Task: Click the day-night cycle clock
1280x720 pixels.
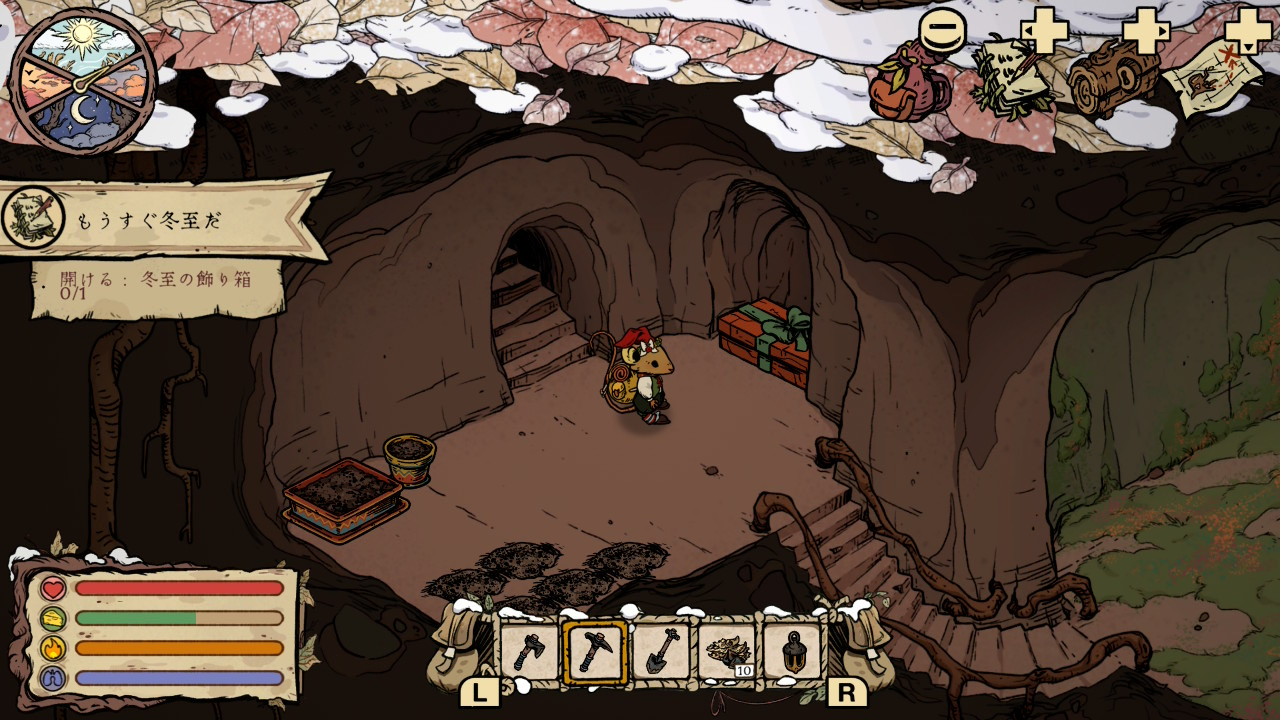Action: tap(83, 82)
